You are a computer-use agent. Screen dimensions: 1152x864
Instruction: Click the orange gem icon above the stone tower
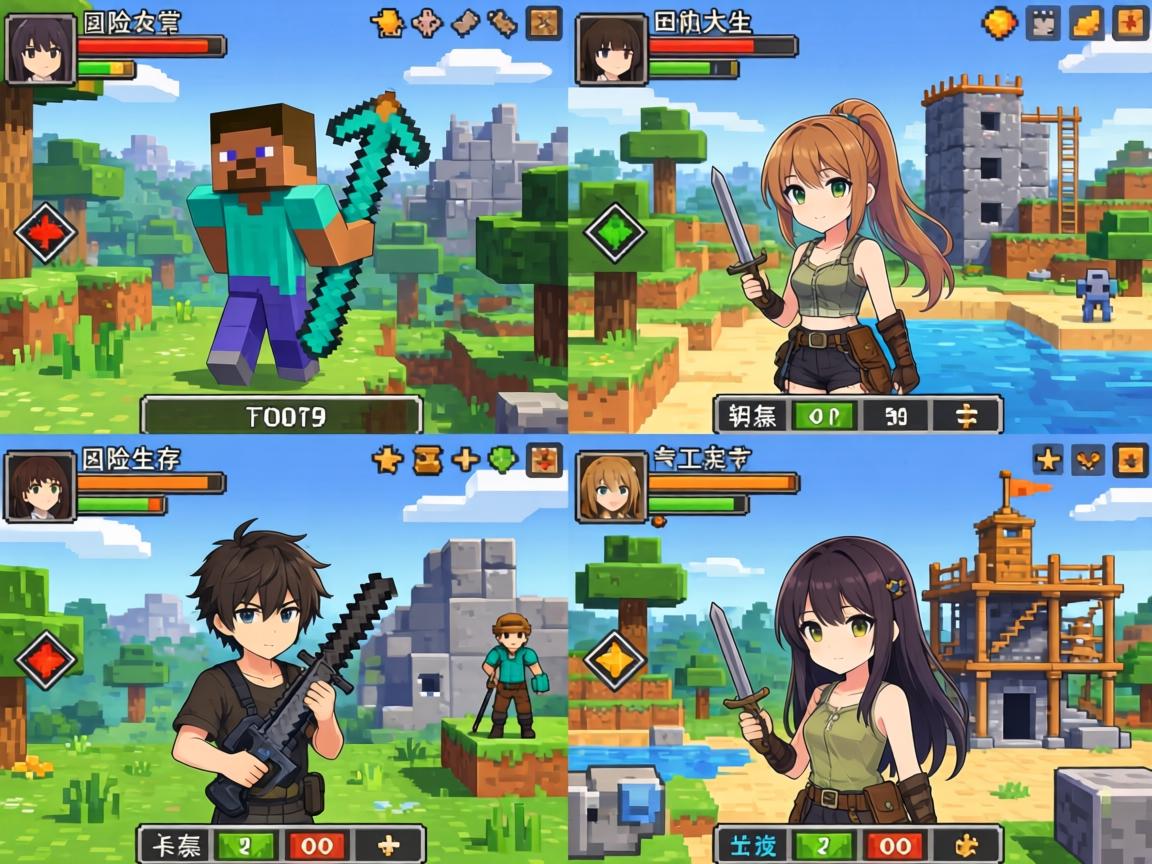click(999, 22)
